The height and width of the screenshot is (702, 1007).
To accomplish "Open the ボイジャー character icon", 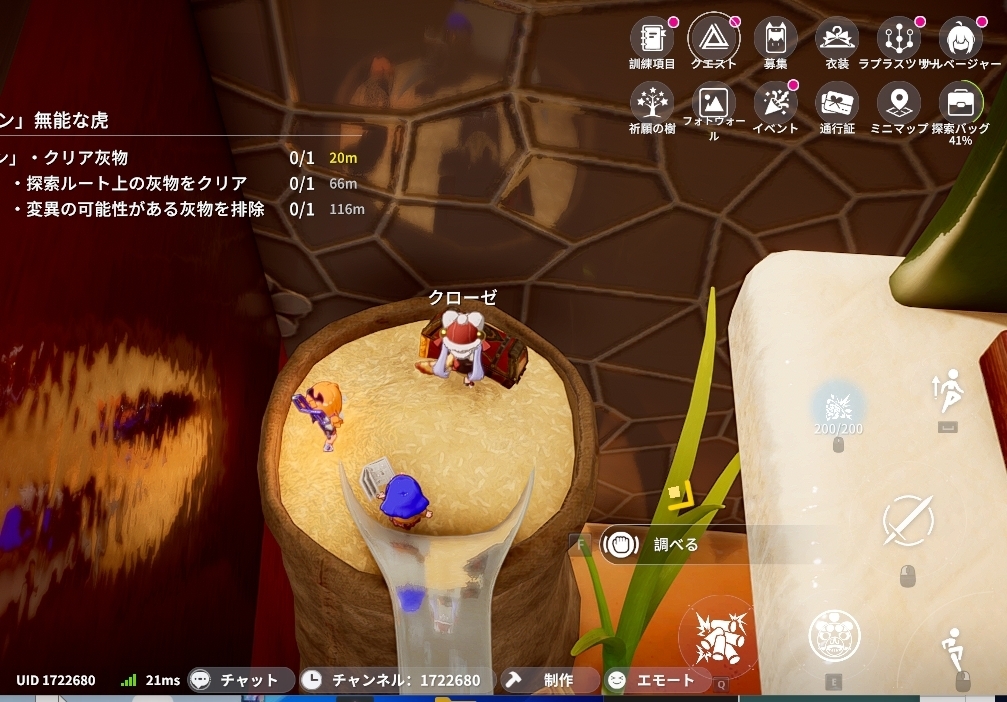I will point(960,39).
